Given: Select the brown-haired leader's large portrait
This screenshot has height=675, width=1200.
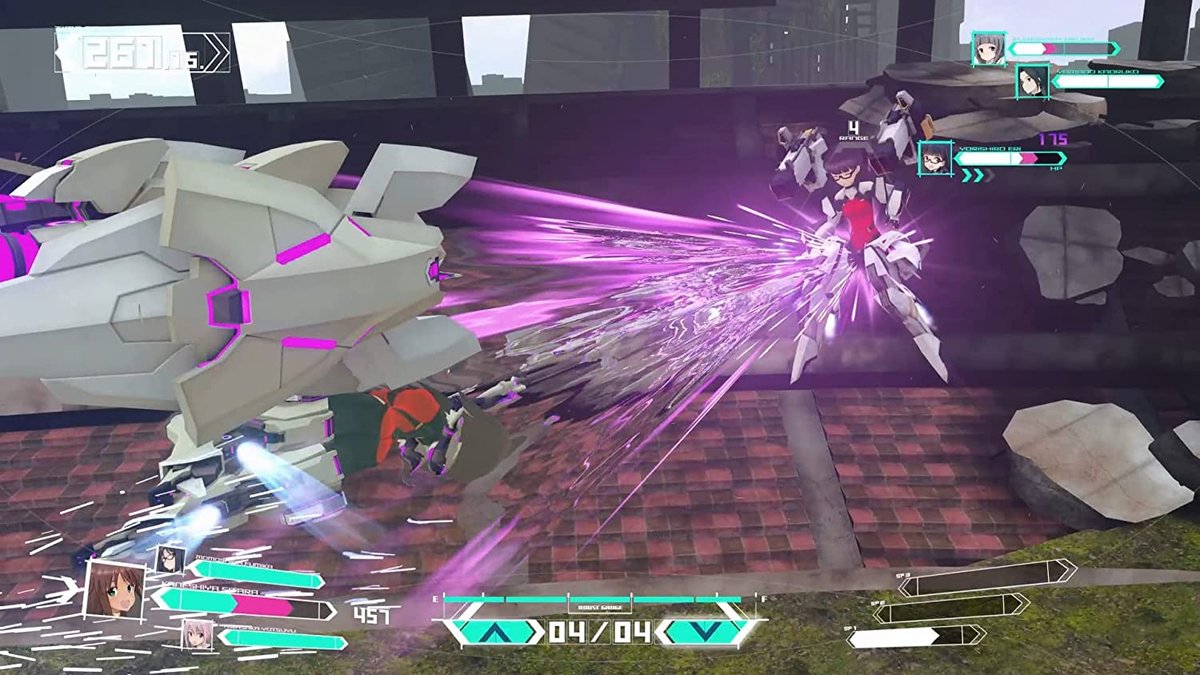Looking at the screenshot, I should click(112, 590).
